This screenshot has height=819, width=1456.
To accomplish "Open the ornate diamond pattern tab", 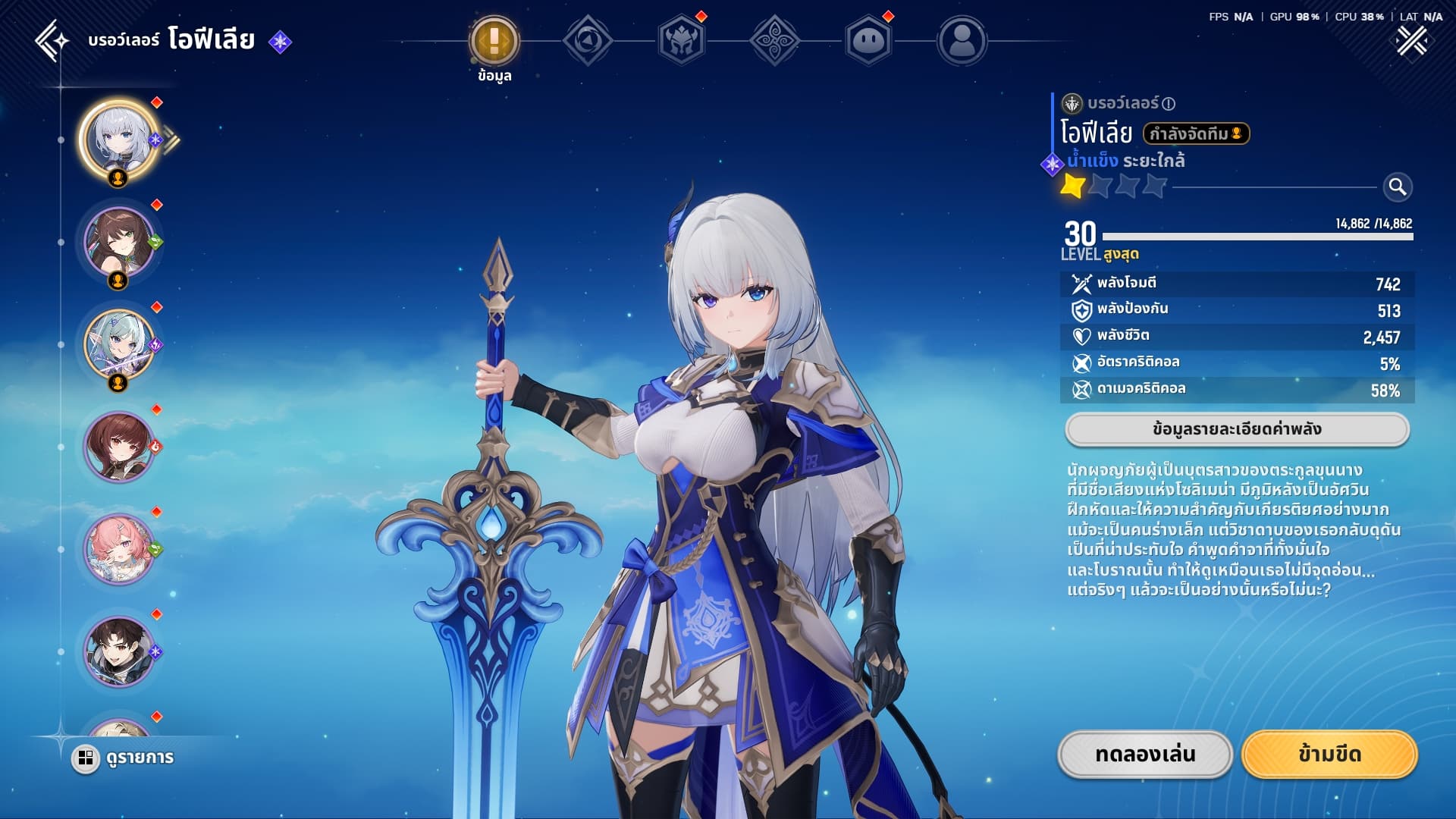I will click(774, 41).
